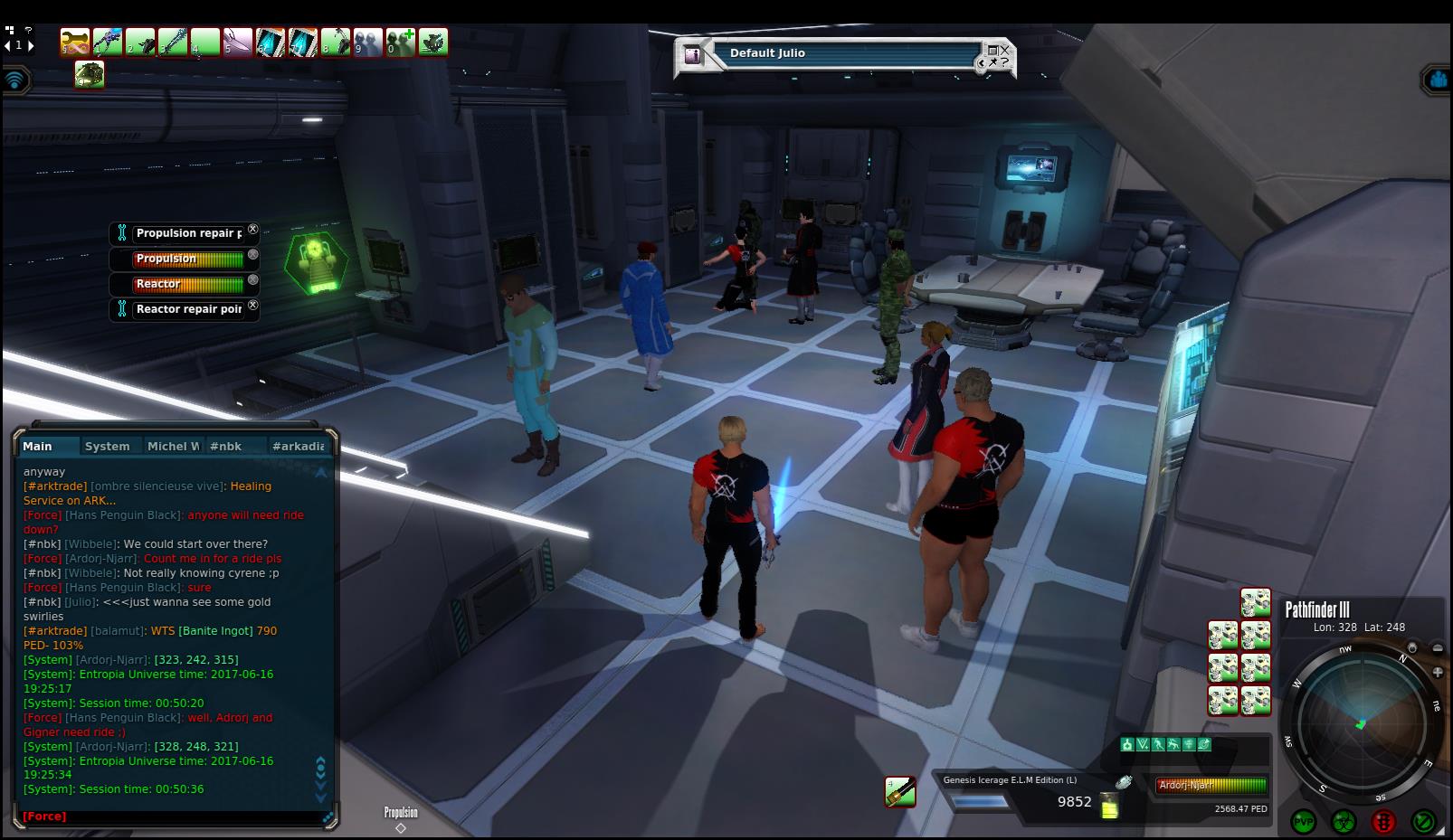The image size is (1453, 840).
Task: Close the Propulsion repair point tracker
Action: 253,230
